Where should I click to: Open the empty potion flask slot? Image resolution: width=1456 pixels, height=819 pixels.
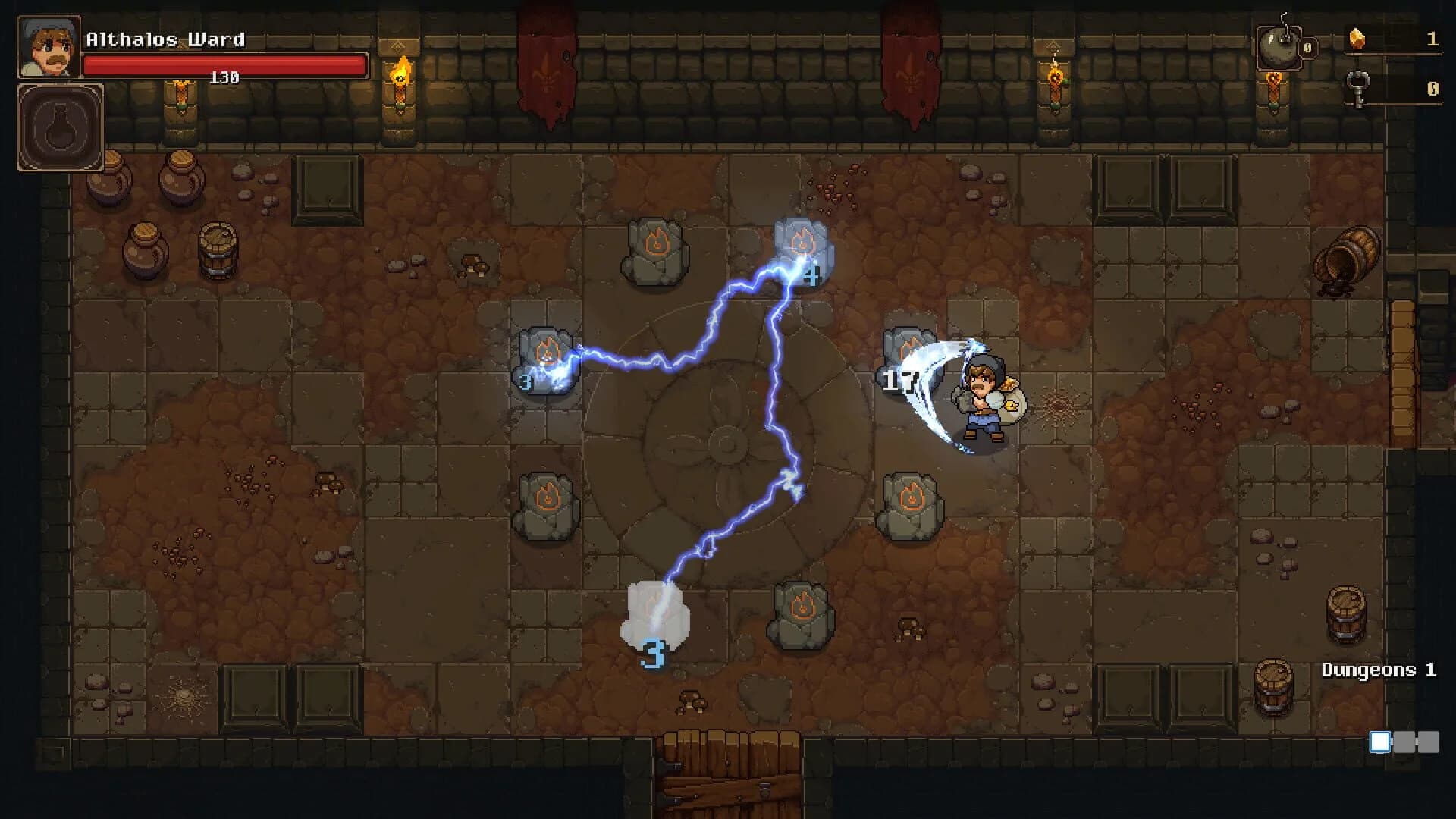pyautogui.click(x=59, y=125)
